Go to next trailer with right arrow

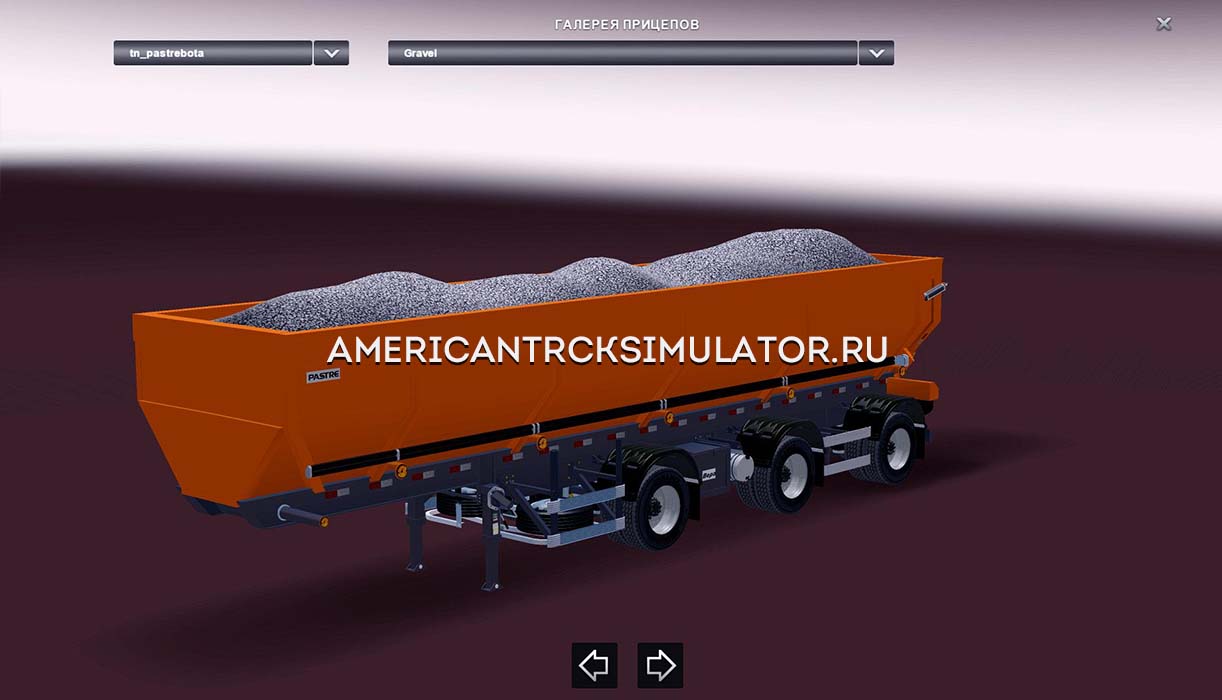point(660,665)
